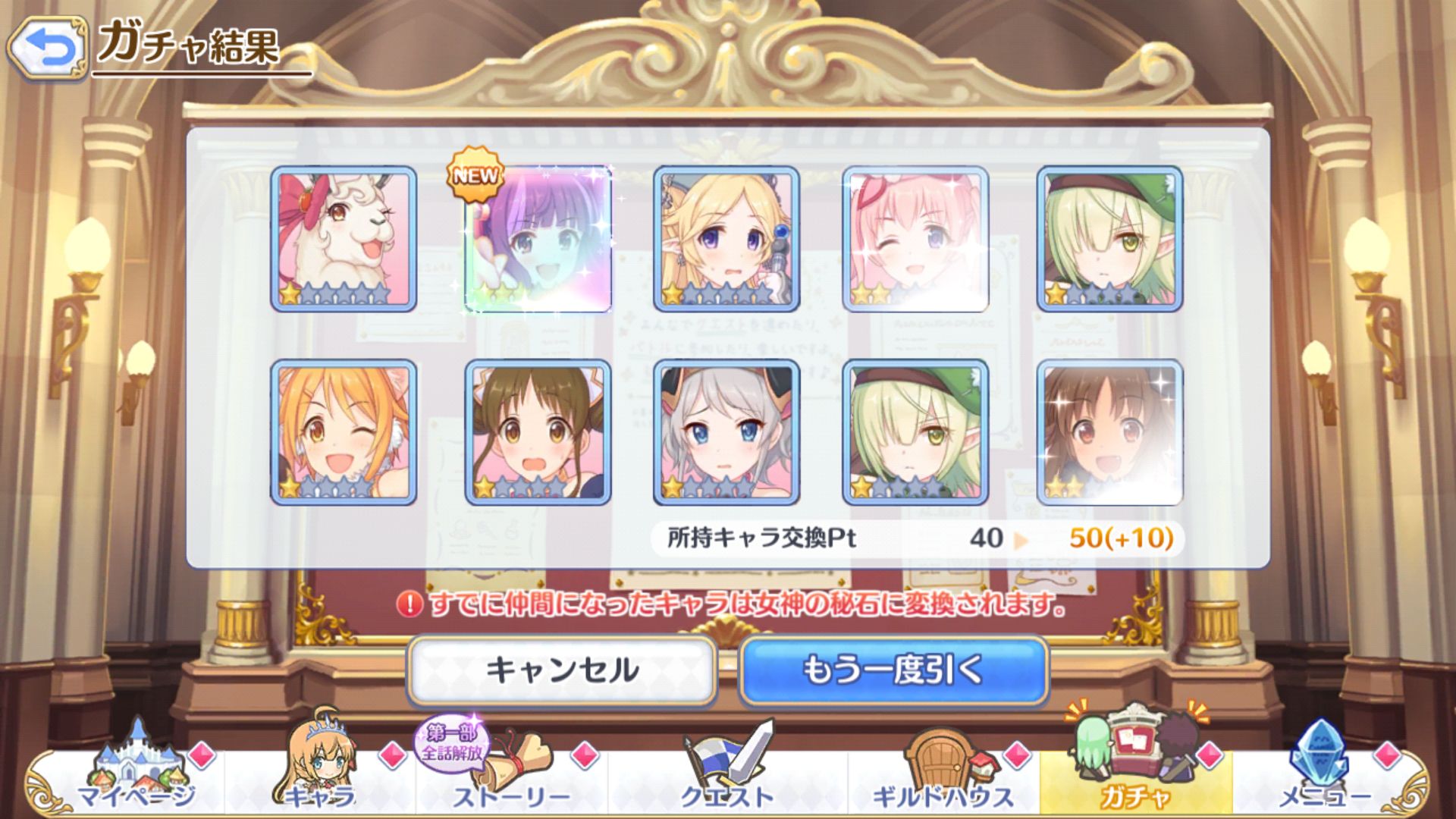Open the ストーリー tab
Screen dimensions: 1456x819
point(510,773)
